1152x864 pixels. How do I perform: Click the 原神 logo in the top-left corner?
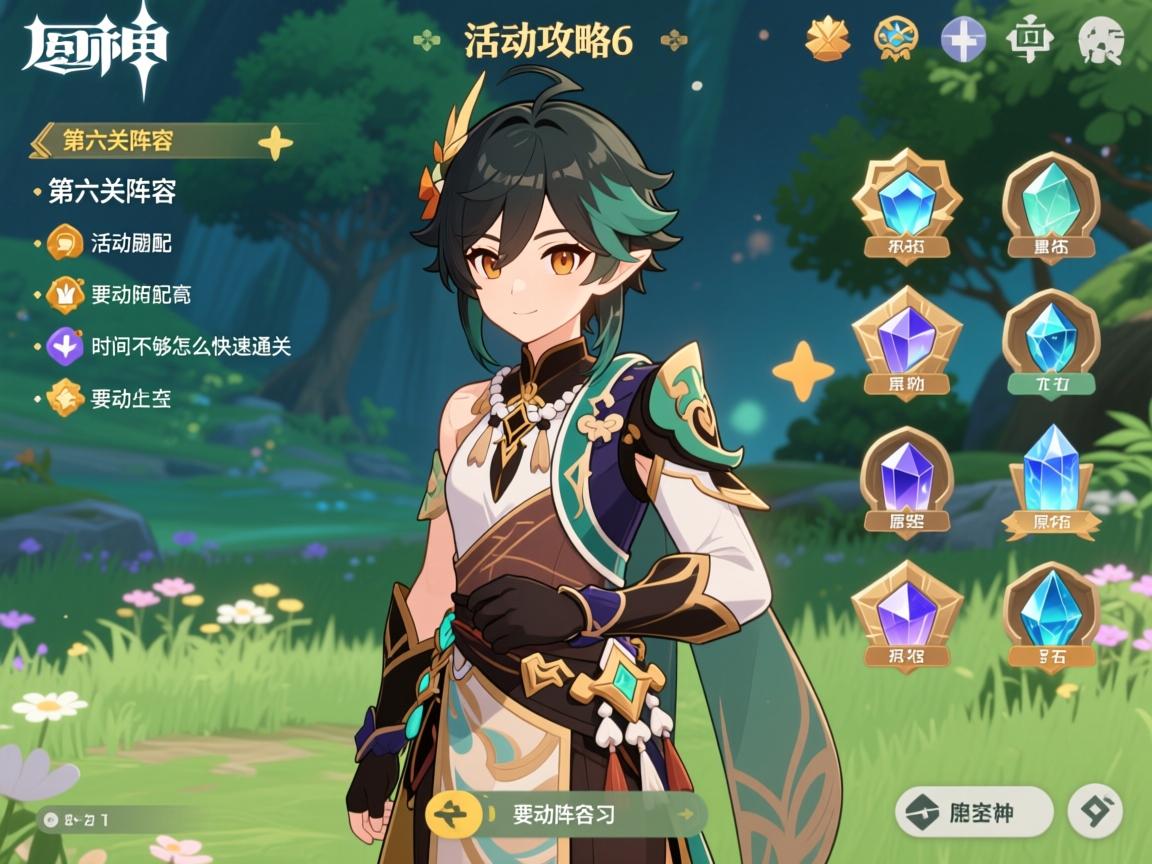[x=95, y=45]
